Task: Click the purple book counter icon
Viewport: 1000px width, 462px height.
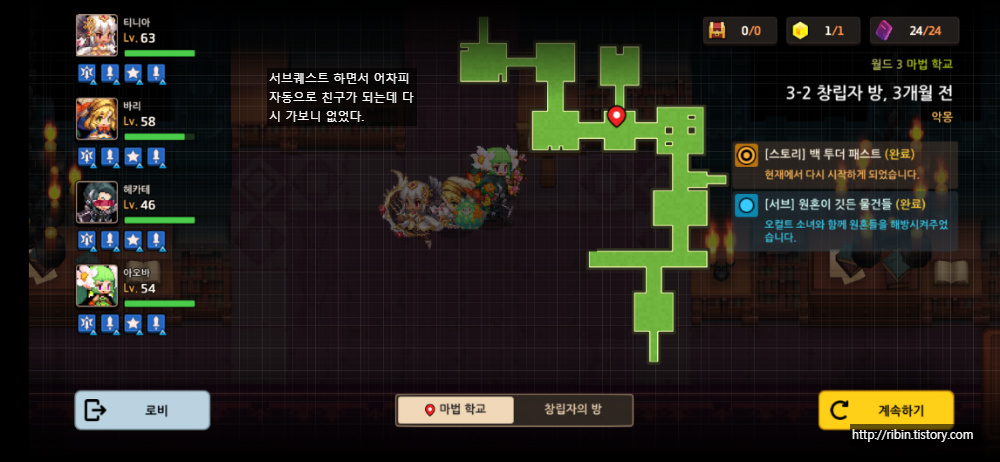Action: [x=884, y=31]
